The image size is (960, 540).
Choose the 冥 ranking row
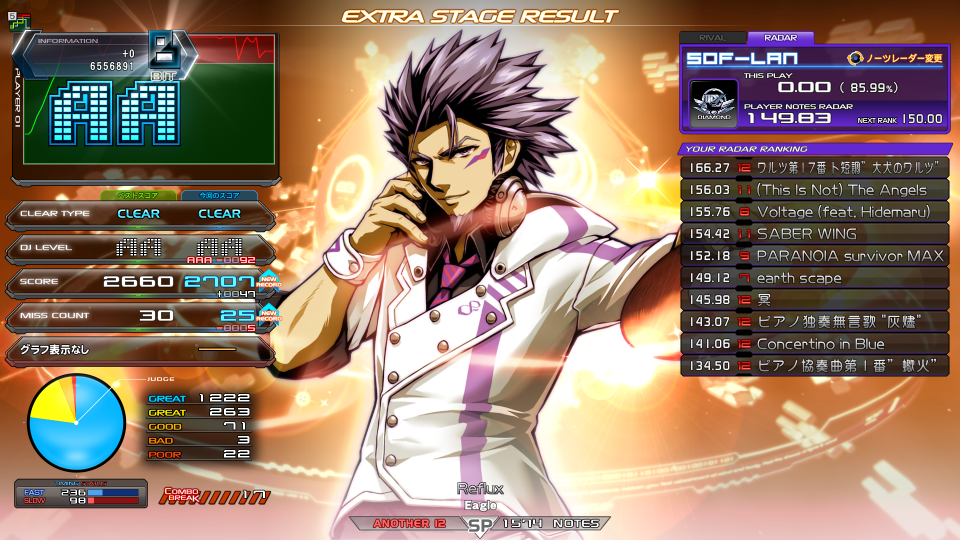(x=814, y=300)
